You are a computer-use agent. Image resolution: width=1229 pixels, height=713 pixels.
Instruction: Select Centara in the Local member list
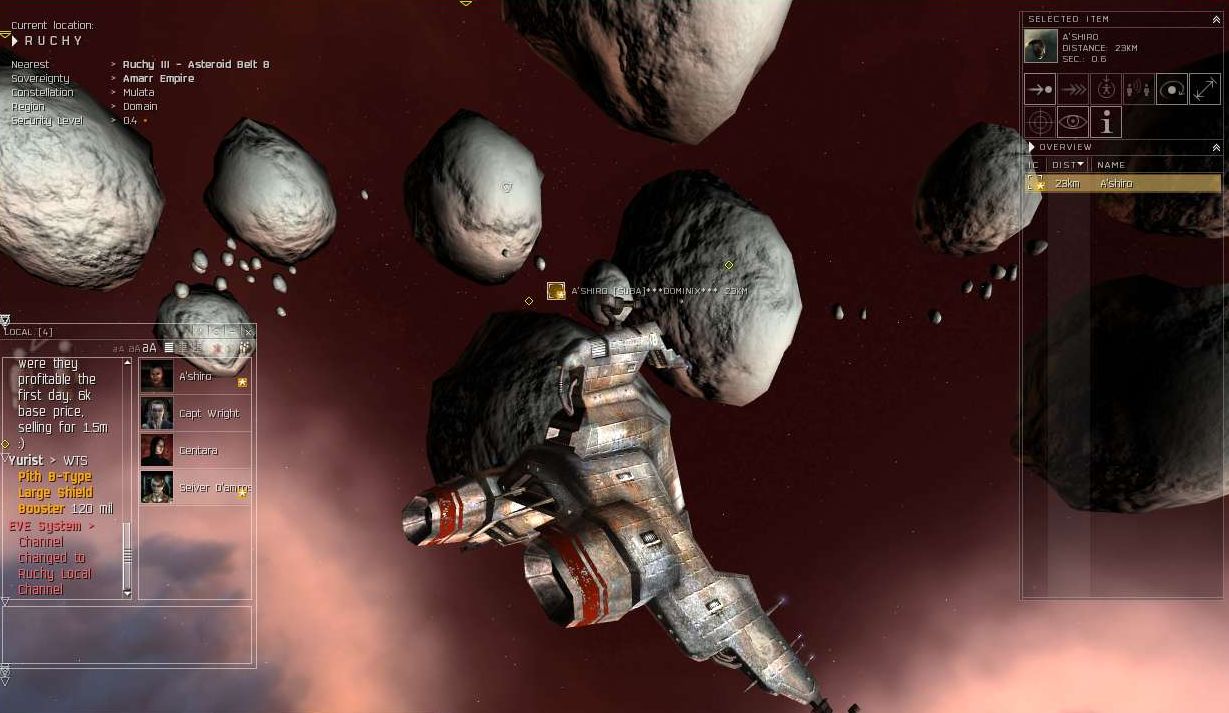pyautogui.click(x=195, y=451)
